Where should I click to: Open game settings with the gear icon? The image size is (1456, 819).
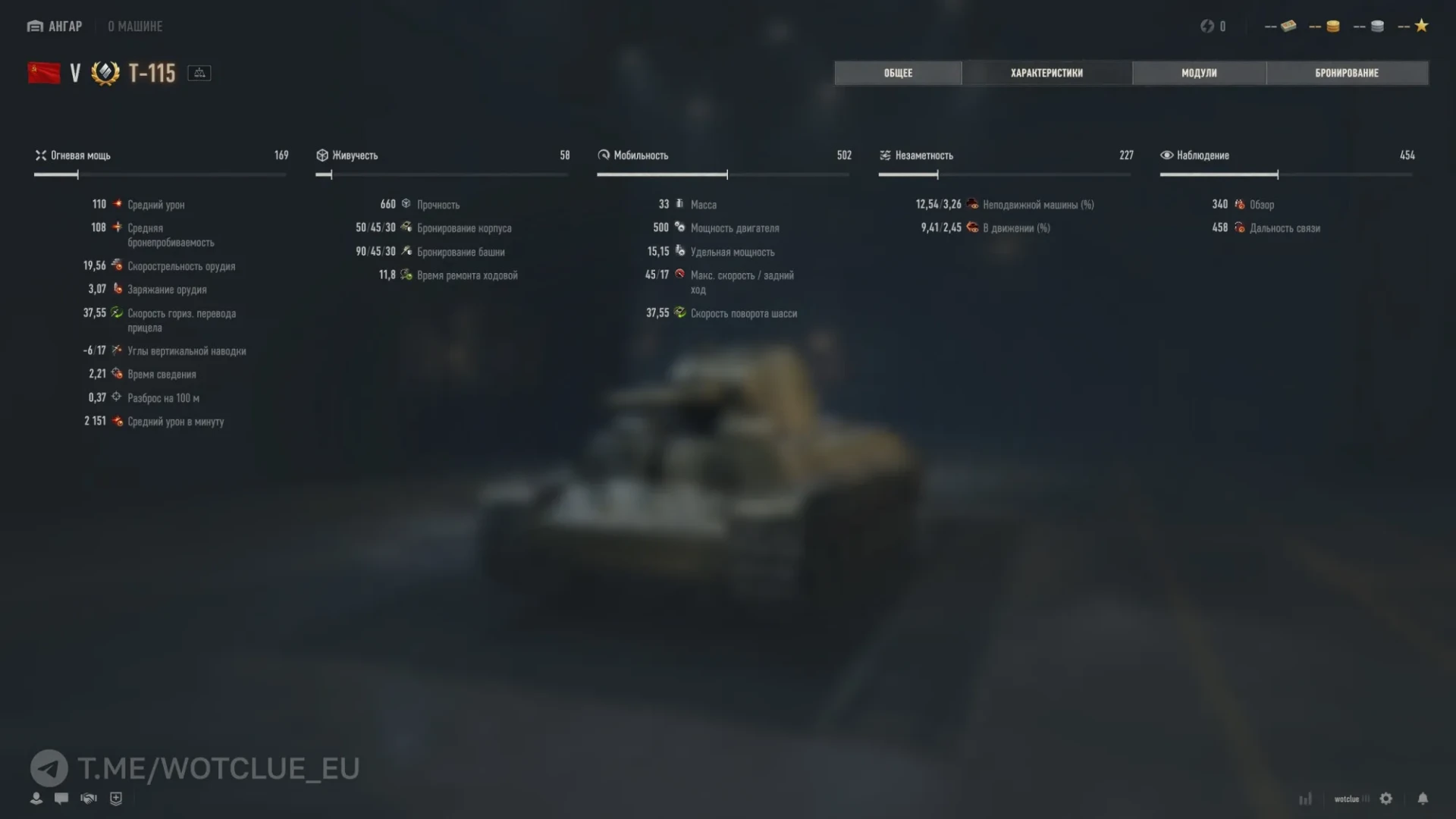coord(1387,799)
